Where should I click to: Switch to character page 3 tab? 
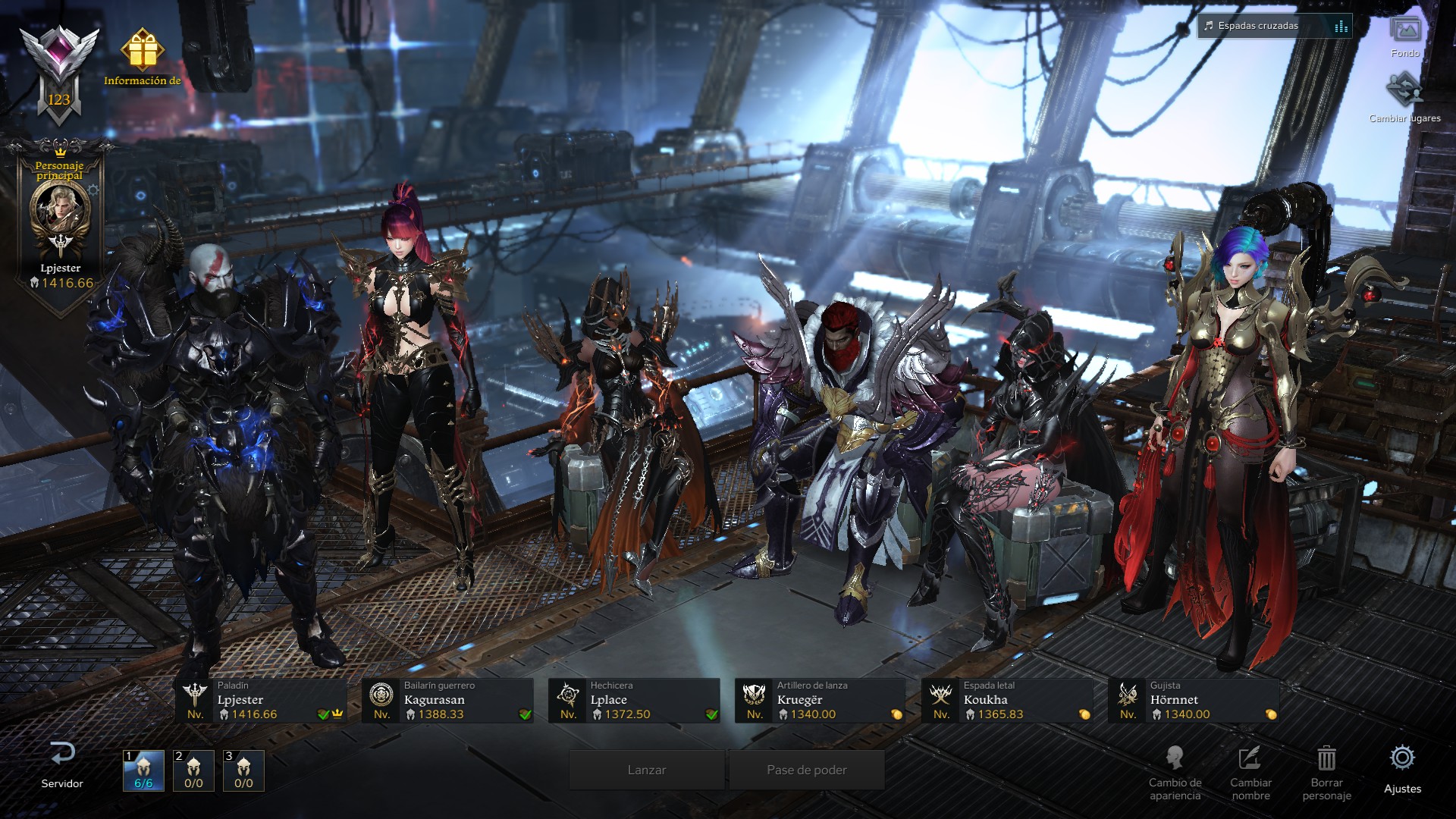click(x=243, y=770)
